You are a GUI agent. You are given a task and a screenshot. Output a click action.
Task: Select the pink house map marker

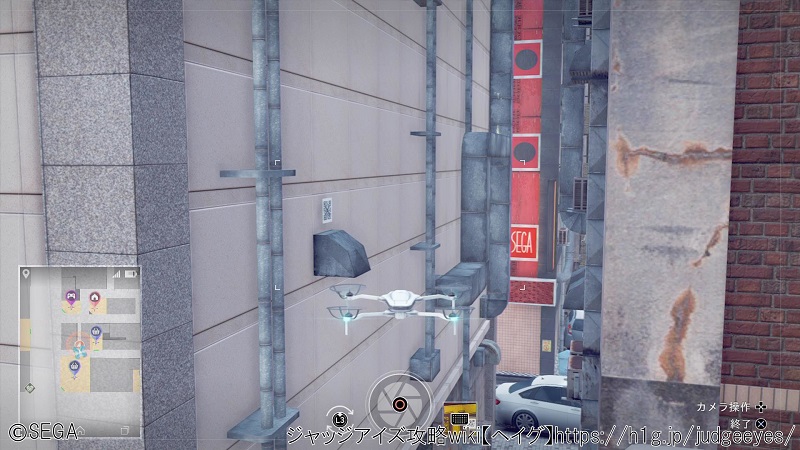(94, 297)
